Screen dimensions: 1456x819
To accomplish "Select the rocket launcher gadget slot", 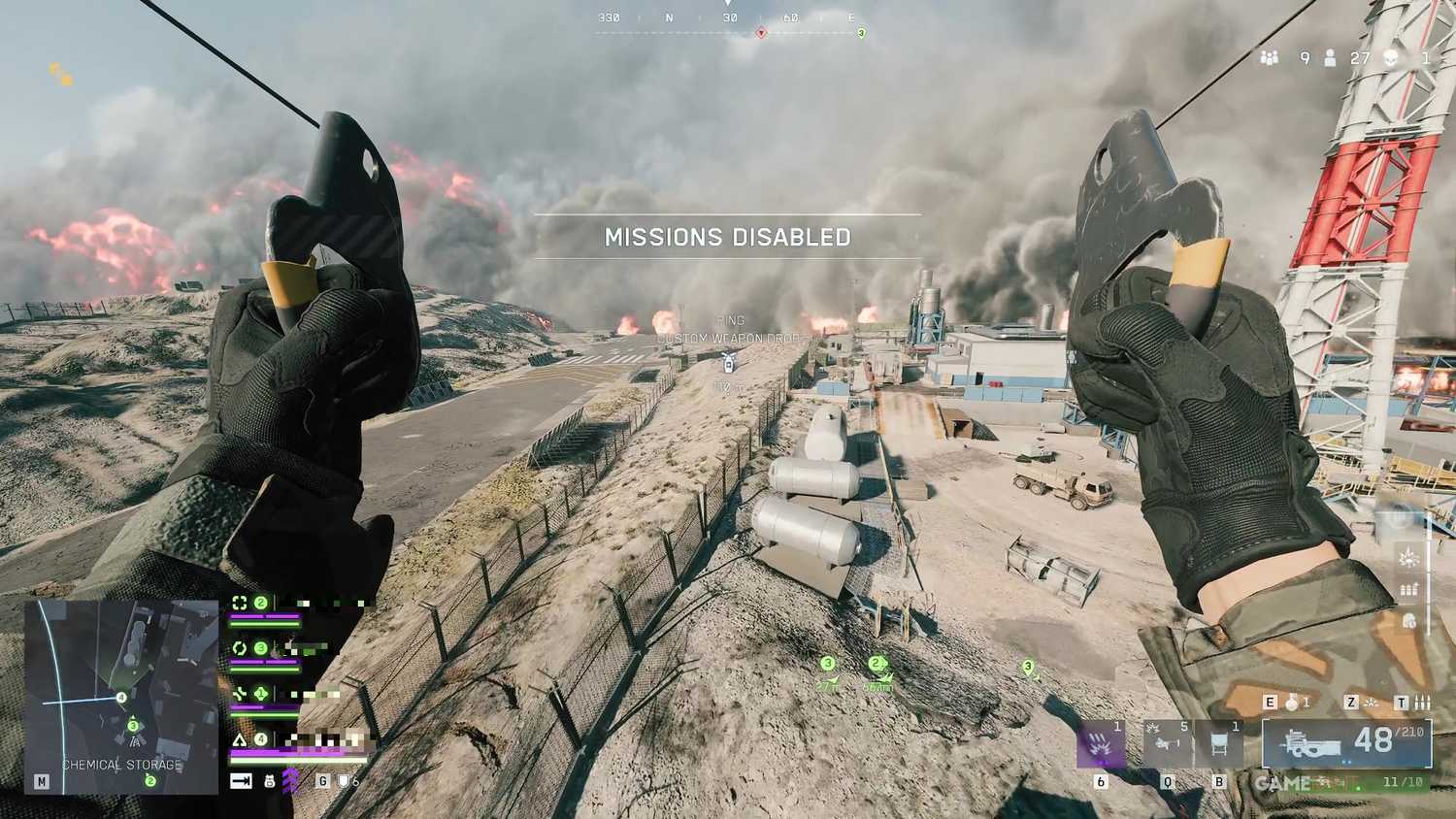I will (1167, 744).
